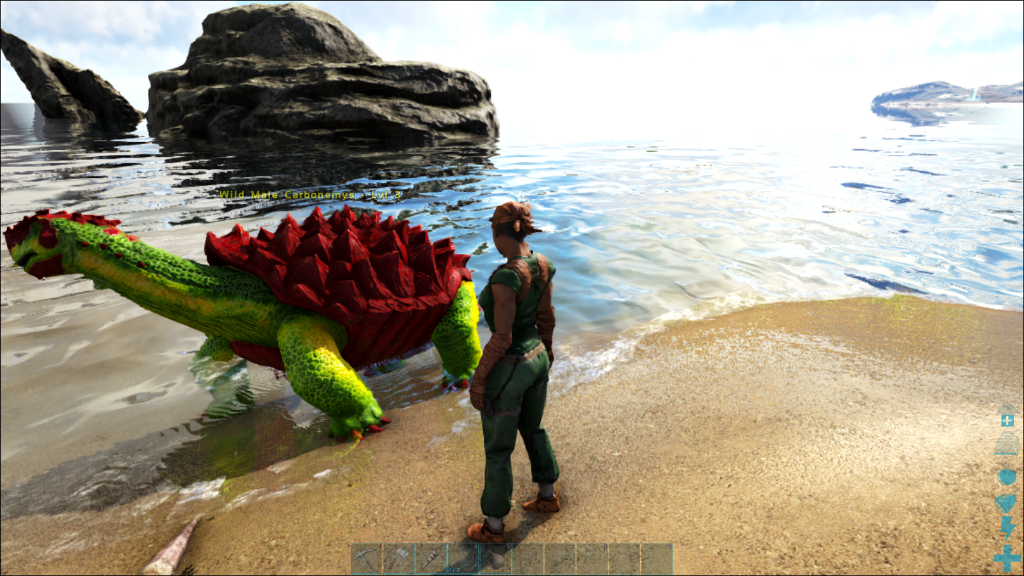Select the stone pickaxe hotbar slot
This screenshot has height=576, width=1024.
click(x=367, y=559)
